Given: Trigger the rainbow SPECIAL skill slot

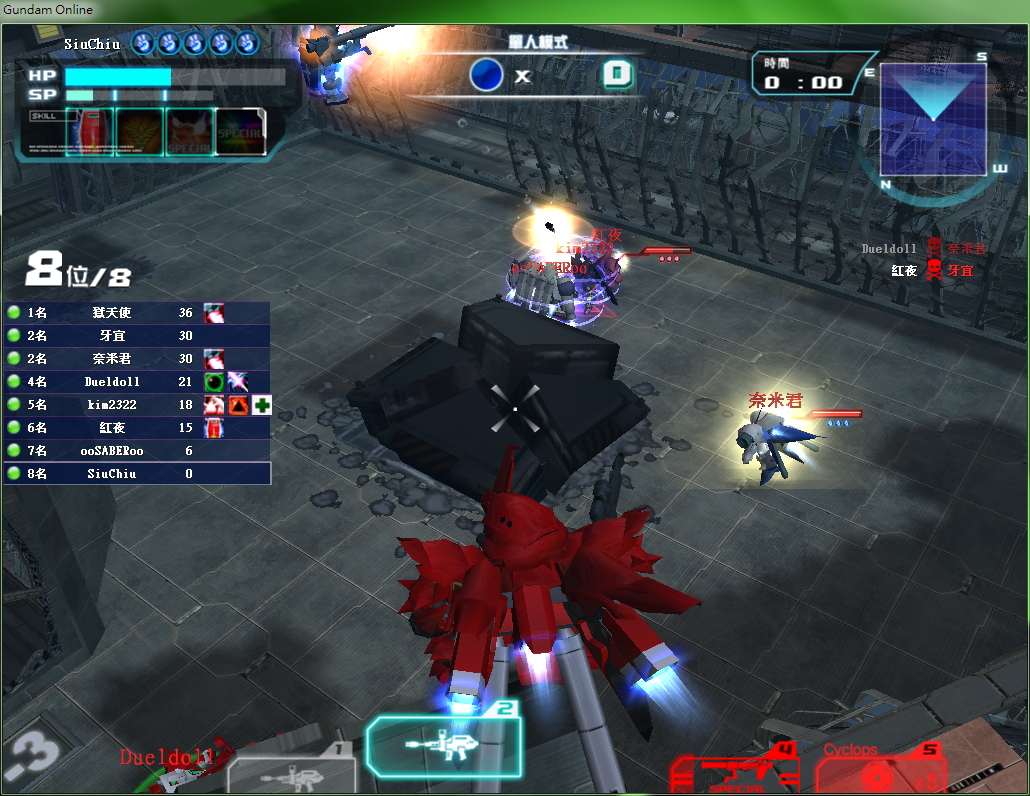Looking at the screenshot, I should pyautogui.click(x=241, y=132).
